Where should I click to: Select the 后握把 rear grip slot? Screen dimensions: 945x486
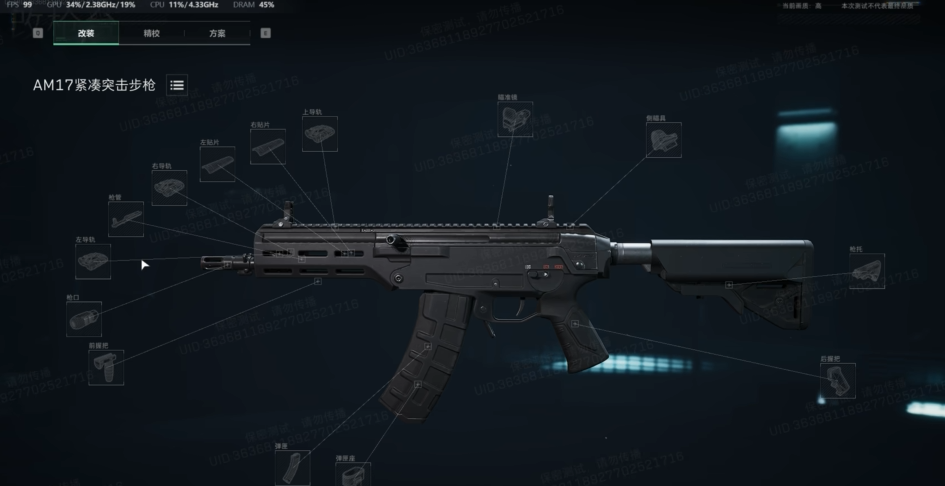coord(837,380)
